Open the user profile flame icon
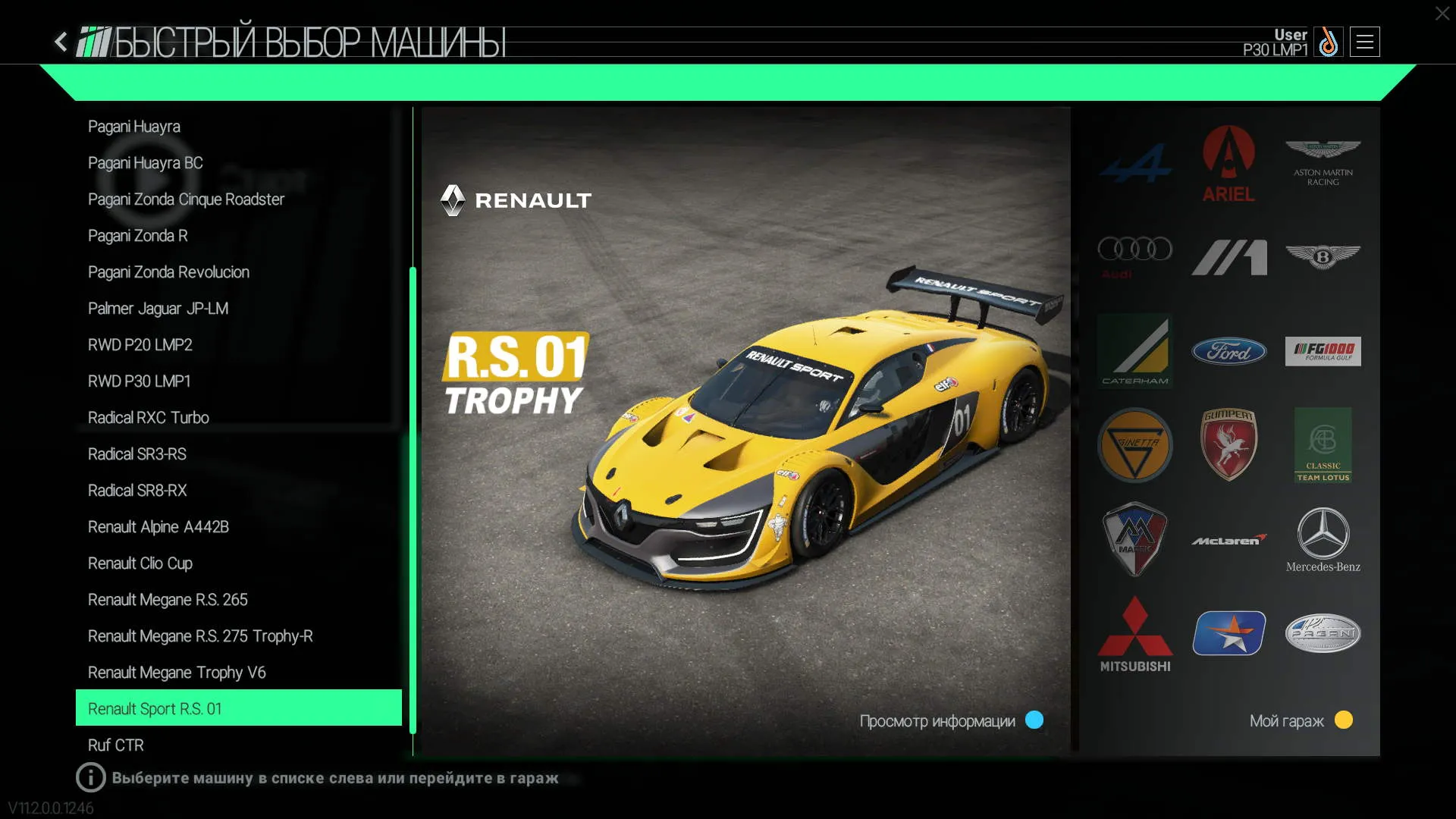The width and height of the screenshot is (1456, 819). pyautogui.click(x=1328, y=42)
